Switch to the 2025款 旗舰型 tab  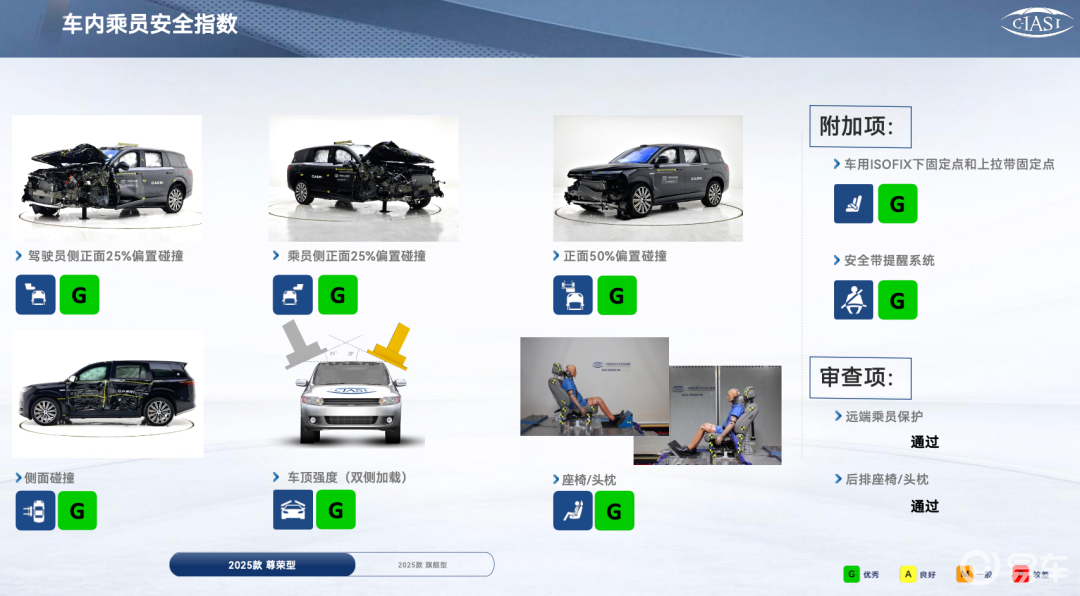(x=423, y=565)
